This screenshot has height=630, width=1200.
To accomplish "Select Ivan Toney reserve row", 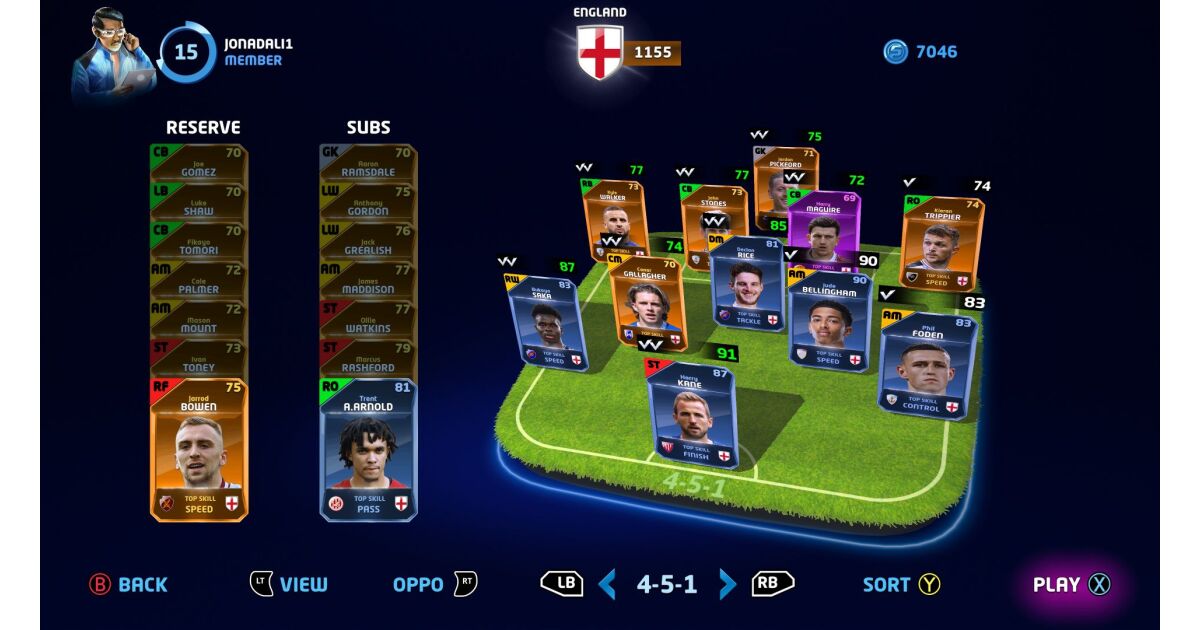I will coord(199,359).
